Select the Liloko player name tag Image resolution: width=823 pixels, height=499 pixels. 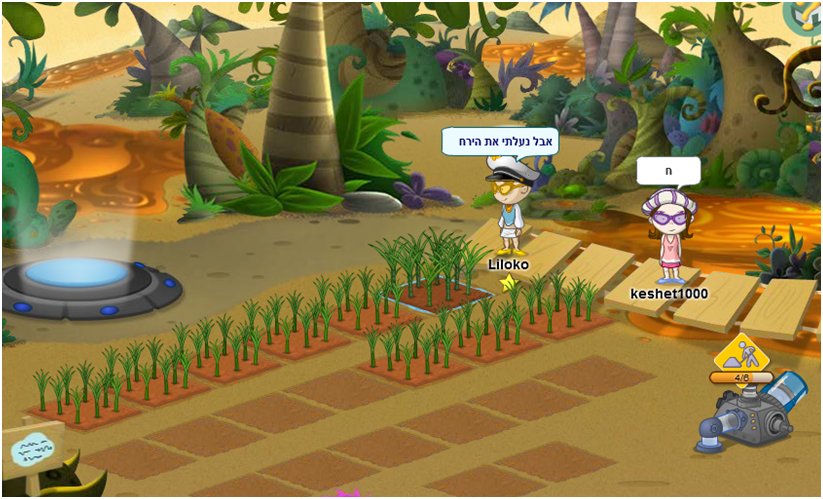pyautogui.click(x=508, y=265)
